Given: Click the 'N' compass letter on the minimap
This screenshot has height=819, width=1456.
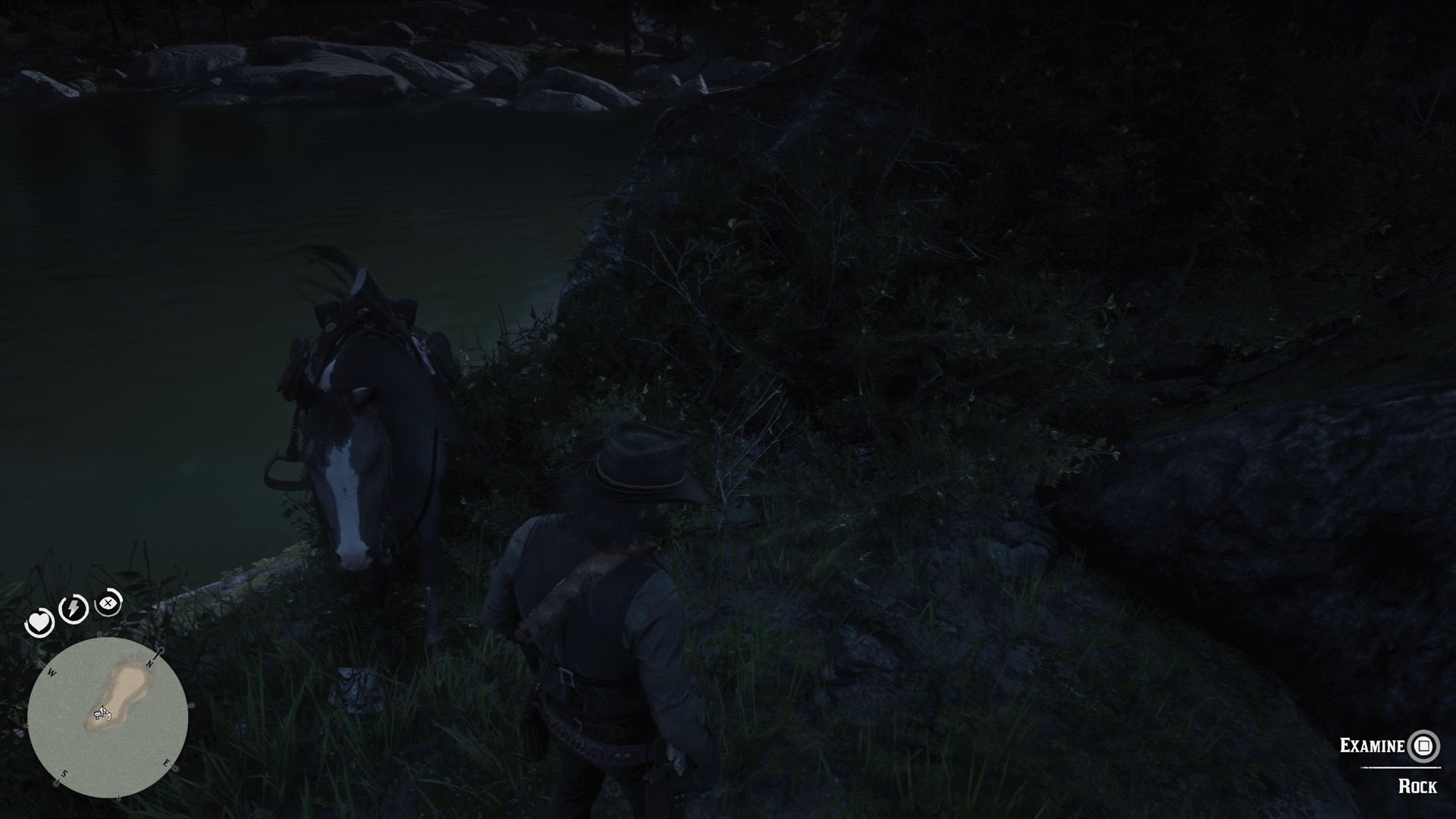Looking at the screenshot, I should (149, 664).
